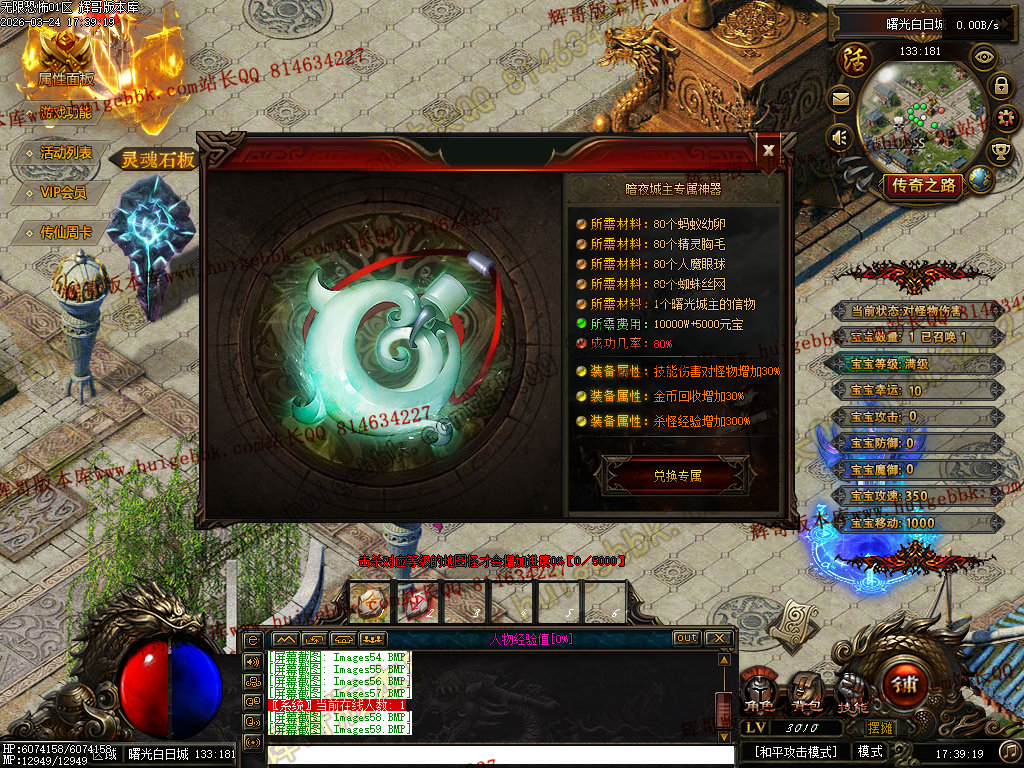Open the 传仙周卡 weekly card menu
This screenshot has width=1024, height=768.
point(66,233)
